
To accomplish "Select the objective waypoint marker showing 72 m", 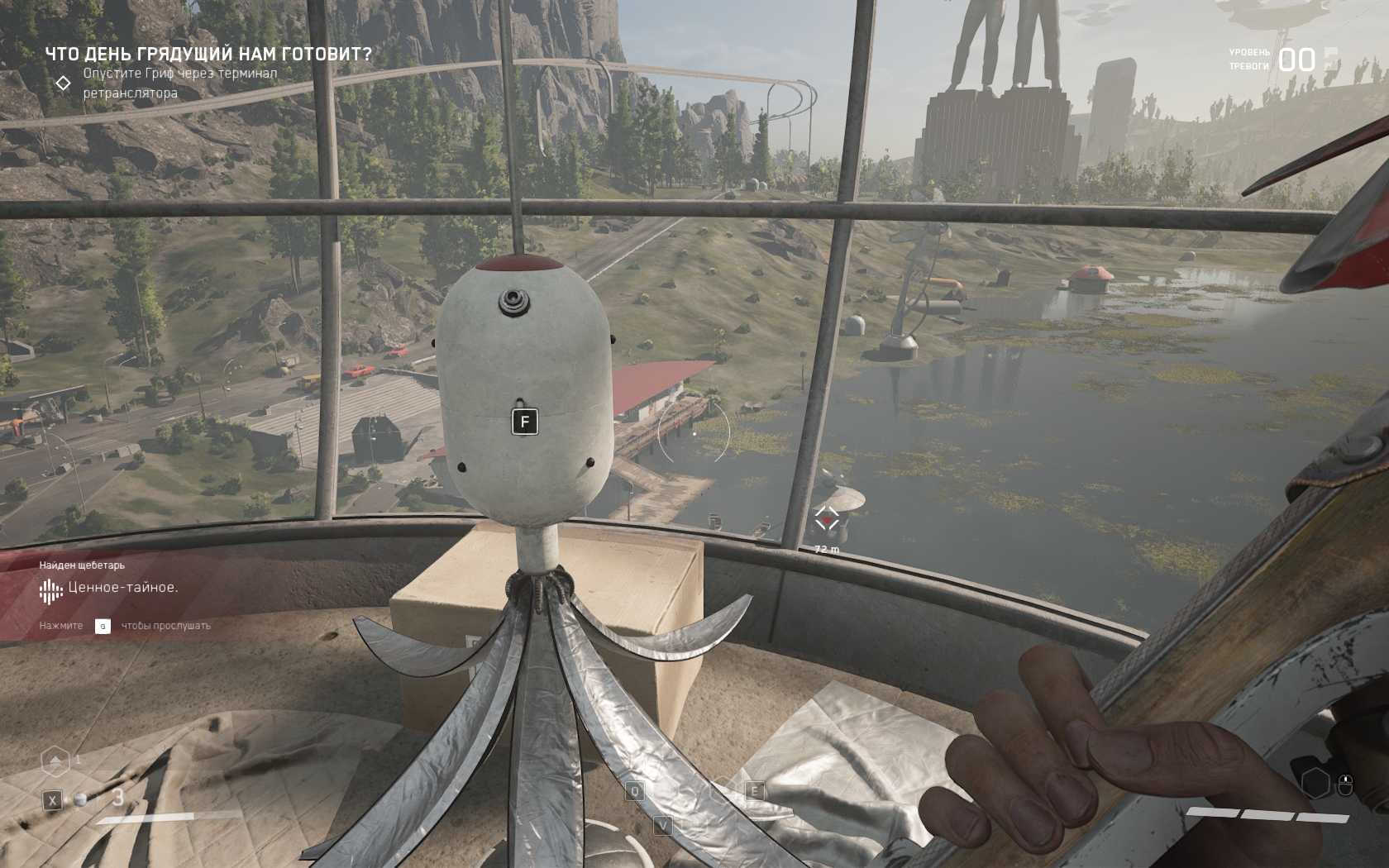I will tap(826, 519).
